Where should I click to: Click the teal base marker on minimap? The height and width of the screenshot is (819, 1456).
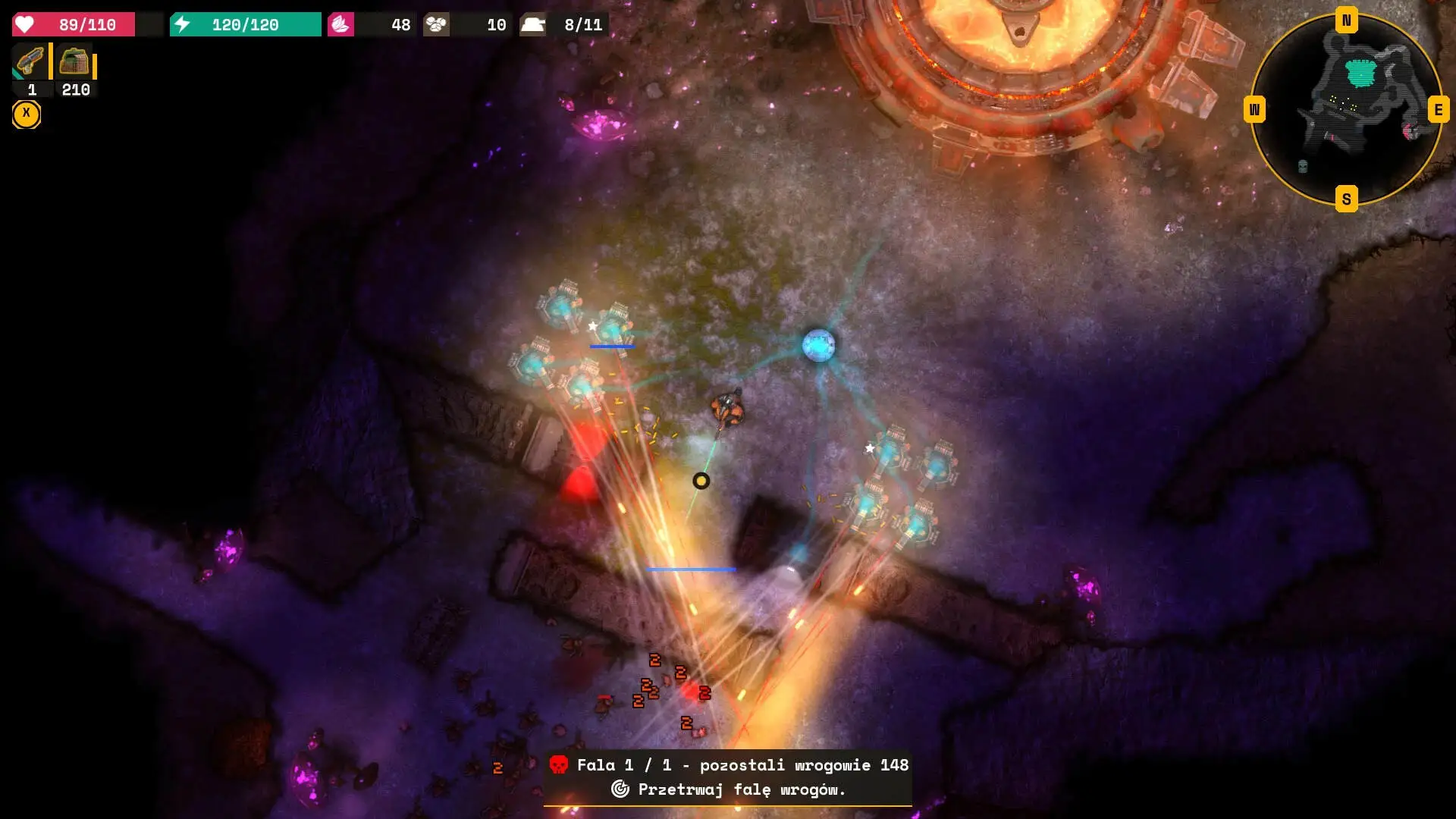[x=1360, y=73]
